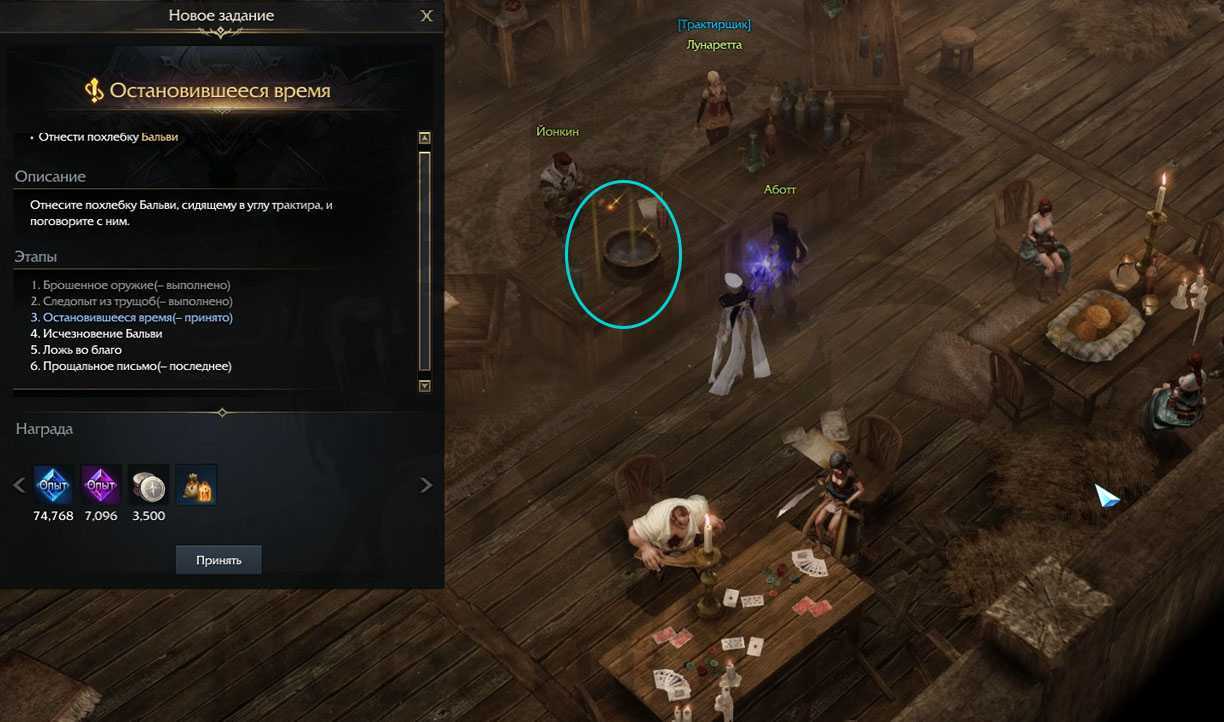
Task: Select the silver coin reward icon
Action: 149,484
